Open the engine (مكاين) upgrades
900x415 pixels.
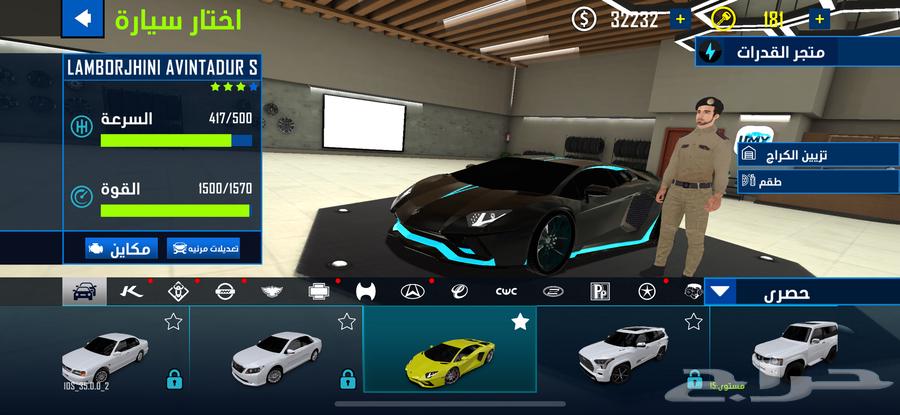[121, 247]
